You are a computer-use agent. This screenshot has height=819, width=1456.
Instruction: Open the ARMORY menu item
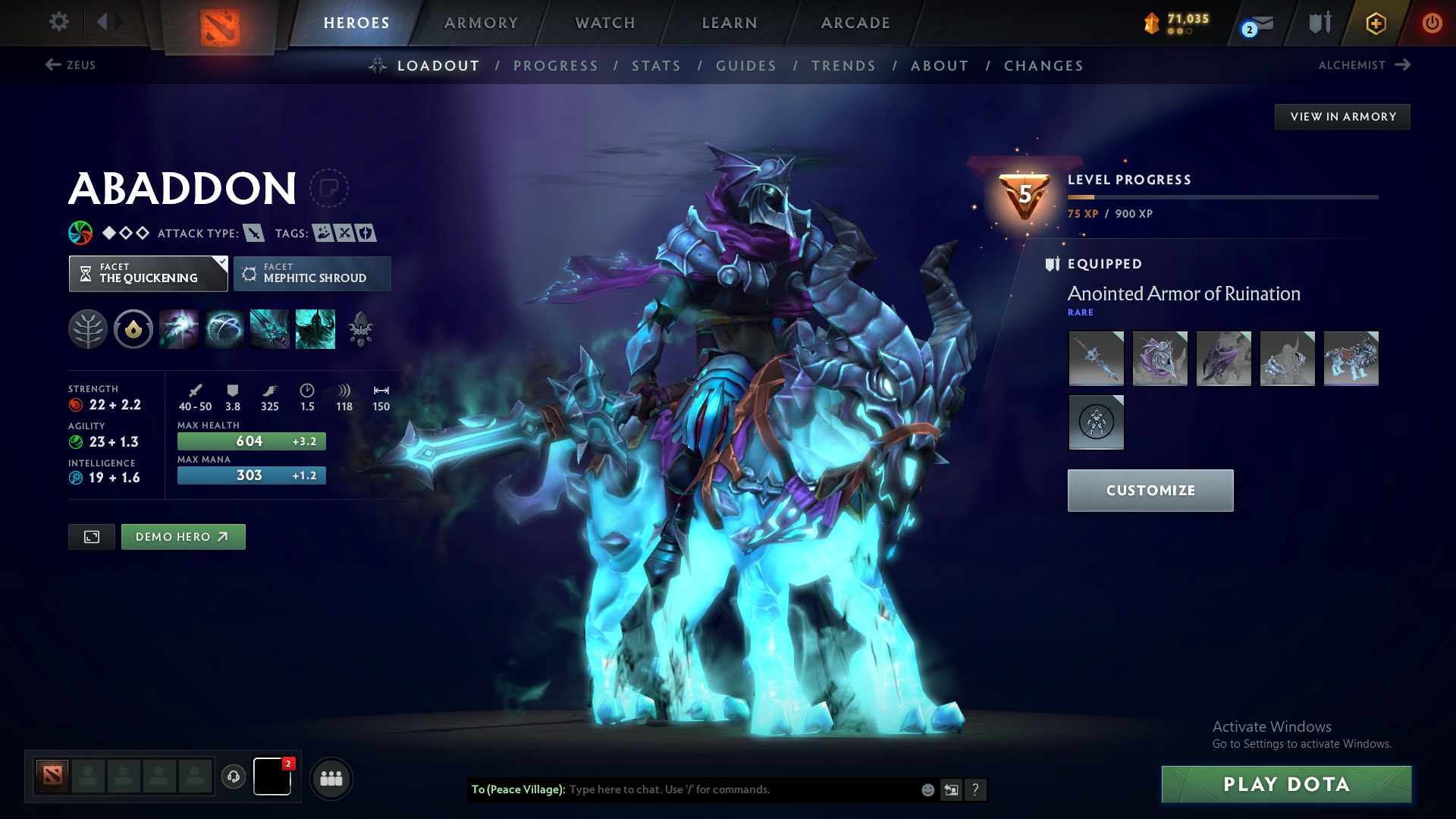tap(481, 23)
